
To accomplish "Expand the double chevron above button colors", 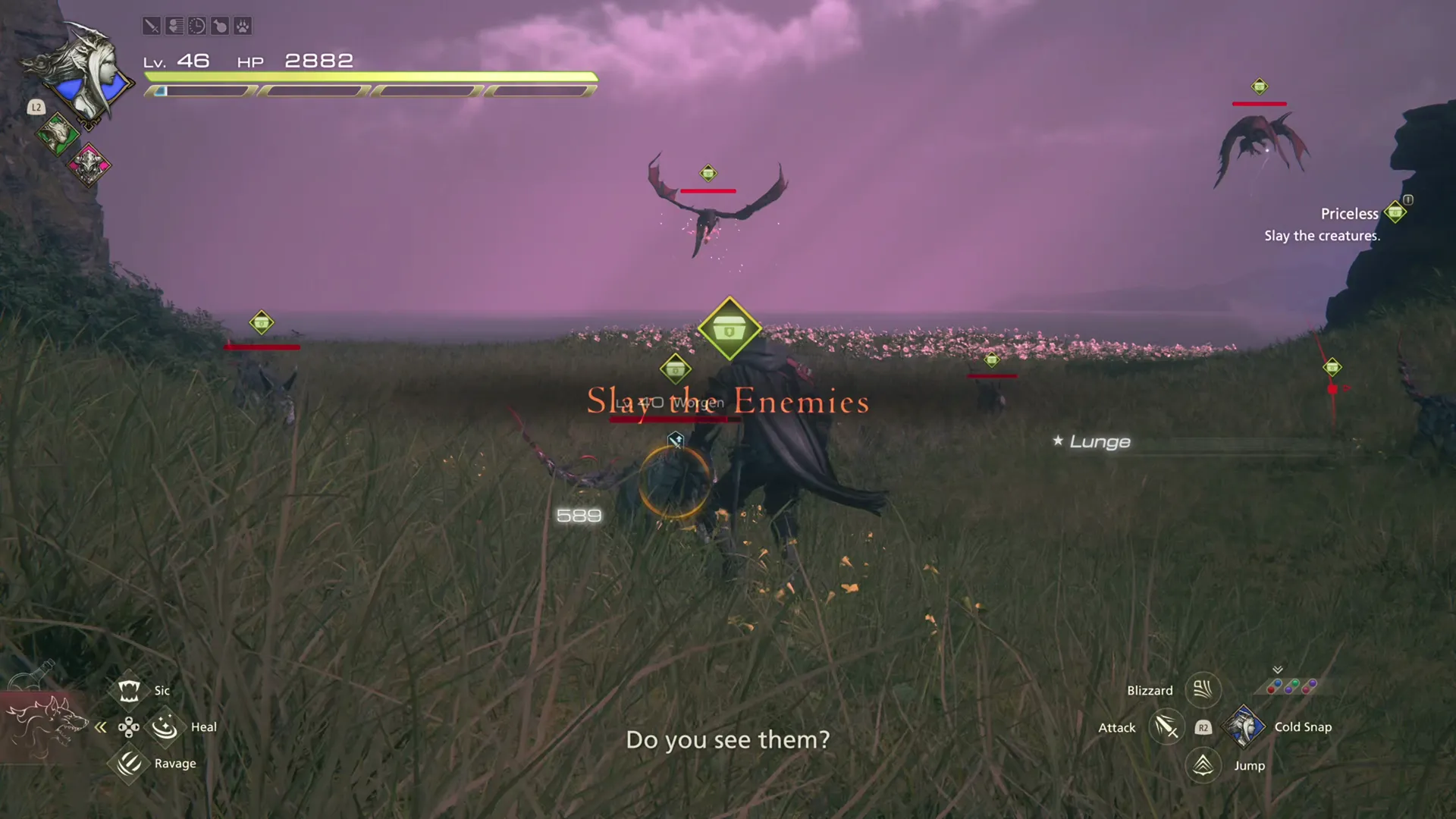I will tap(1278, 668).
